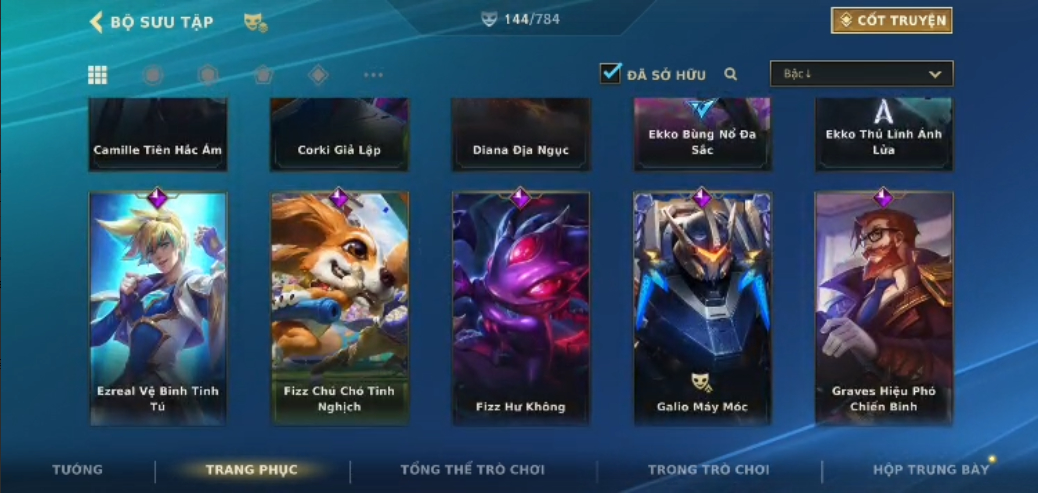This screenshot has height=493, width=1038.
Task: Switch to the Tổng Thể Trò Chơi tab
Action: coord(472,470)
